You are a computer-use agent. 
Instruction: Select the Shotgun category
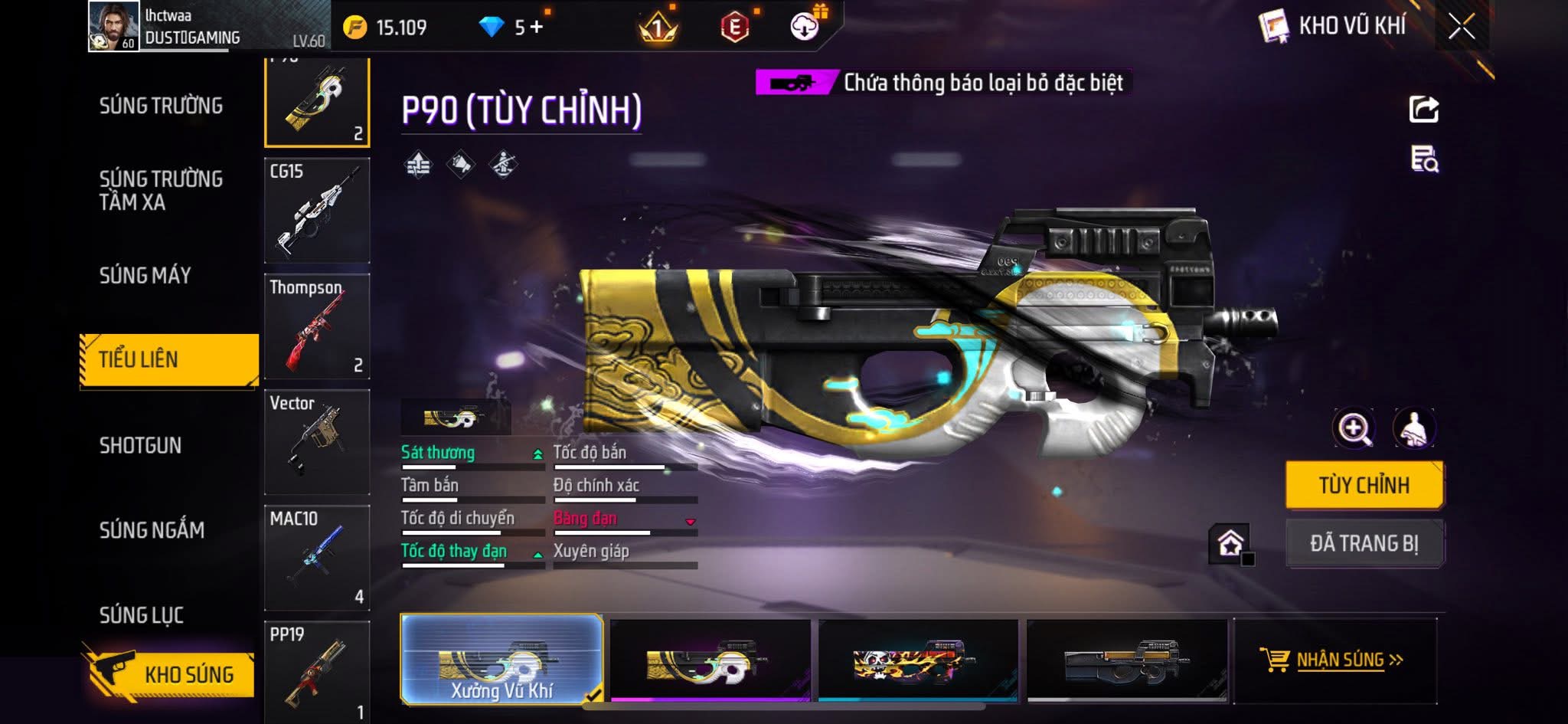(x=141, y=445)
